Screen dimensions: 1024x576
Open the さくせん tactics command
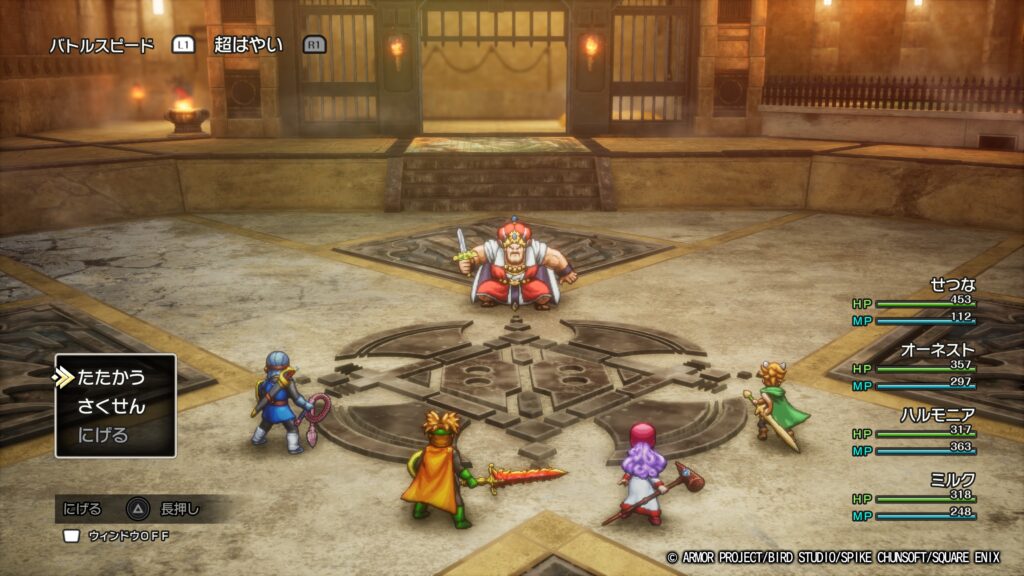point(111,406)
